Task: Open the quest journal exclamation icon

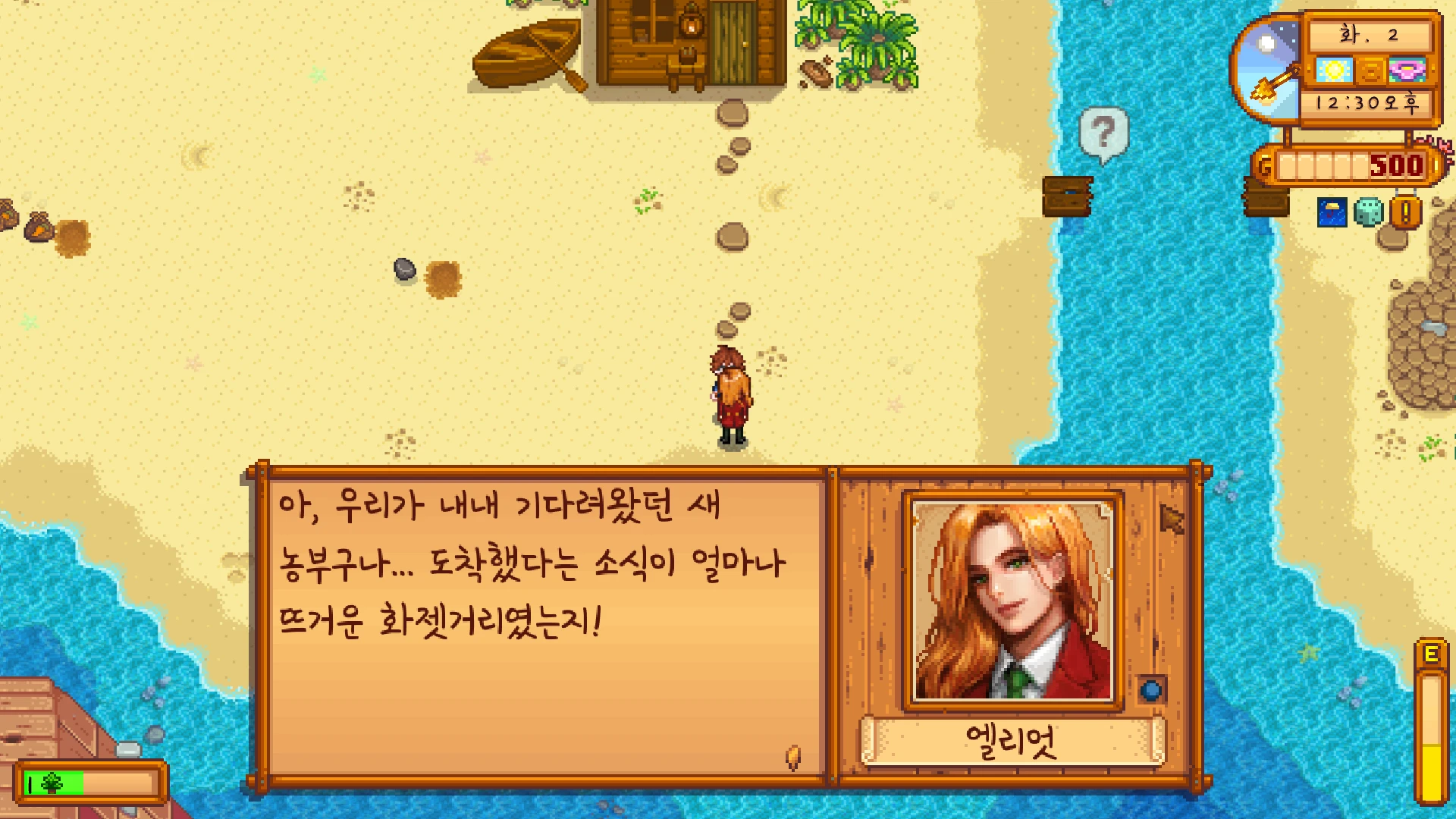Action: (1405, 213)
